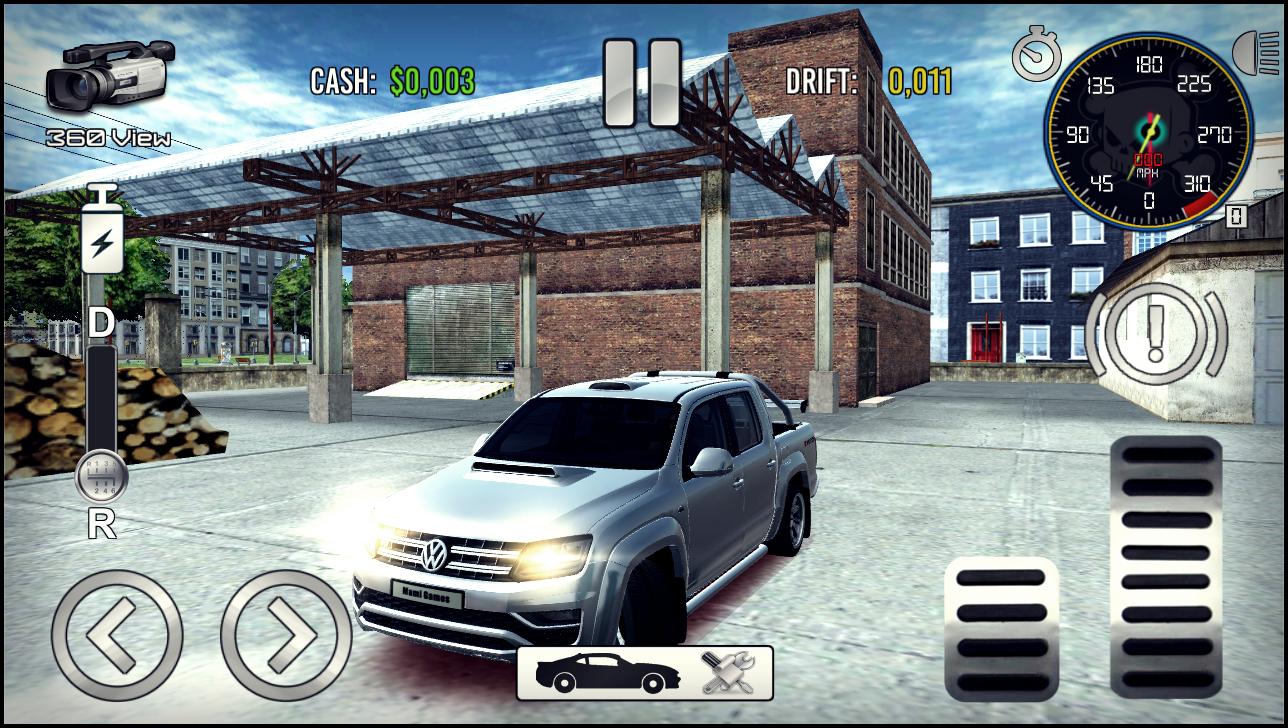Engage the handbrake exclamation button
Viewport: 1288px width, 728px height.
(1155, 334)
